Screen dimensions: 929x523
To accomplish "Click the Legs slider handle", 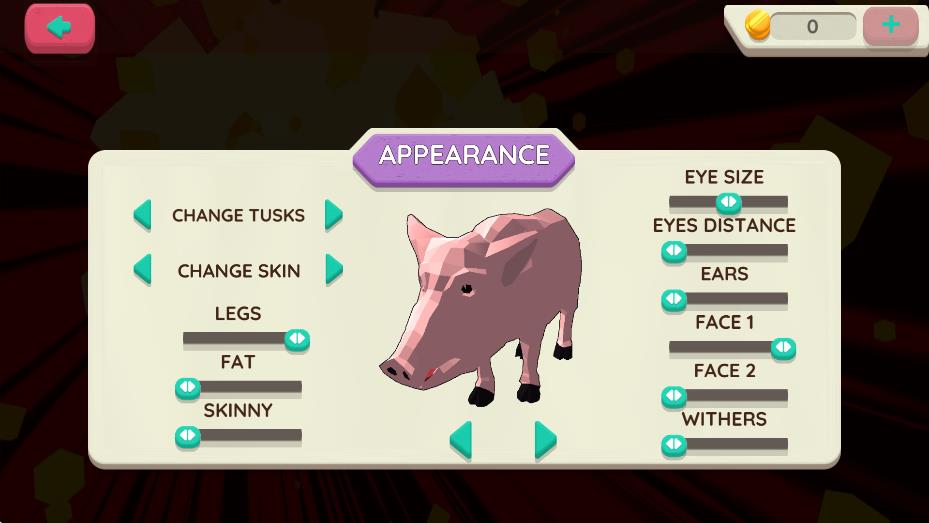I will [297, 339].
